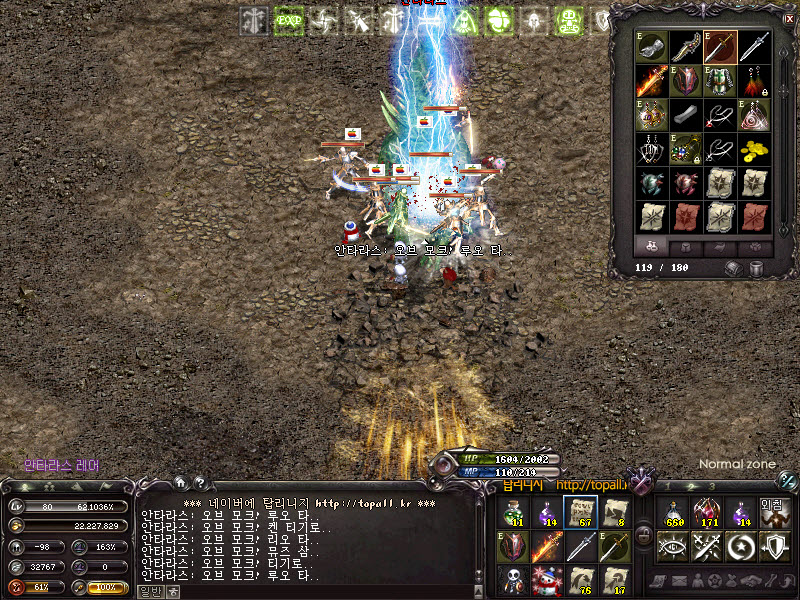
Task: Select the snowman item in hotbar
Action: [x=547, y=579]
